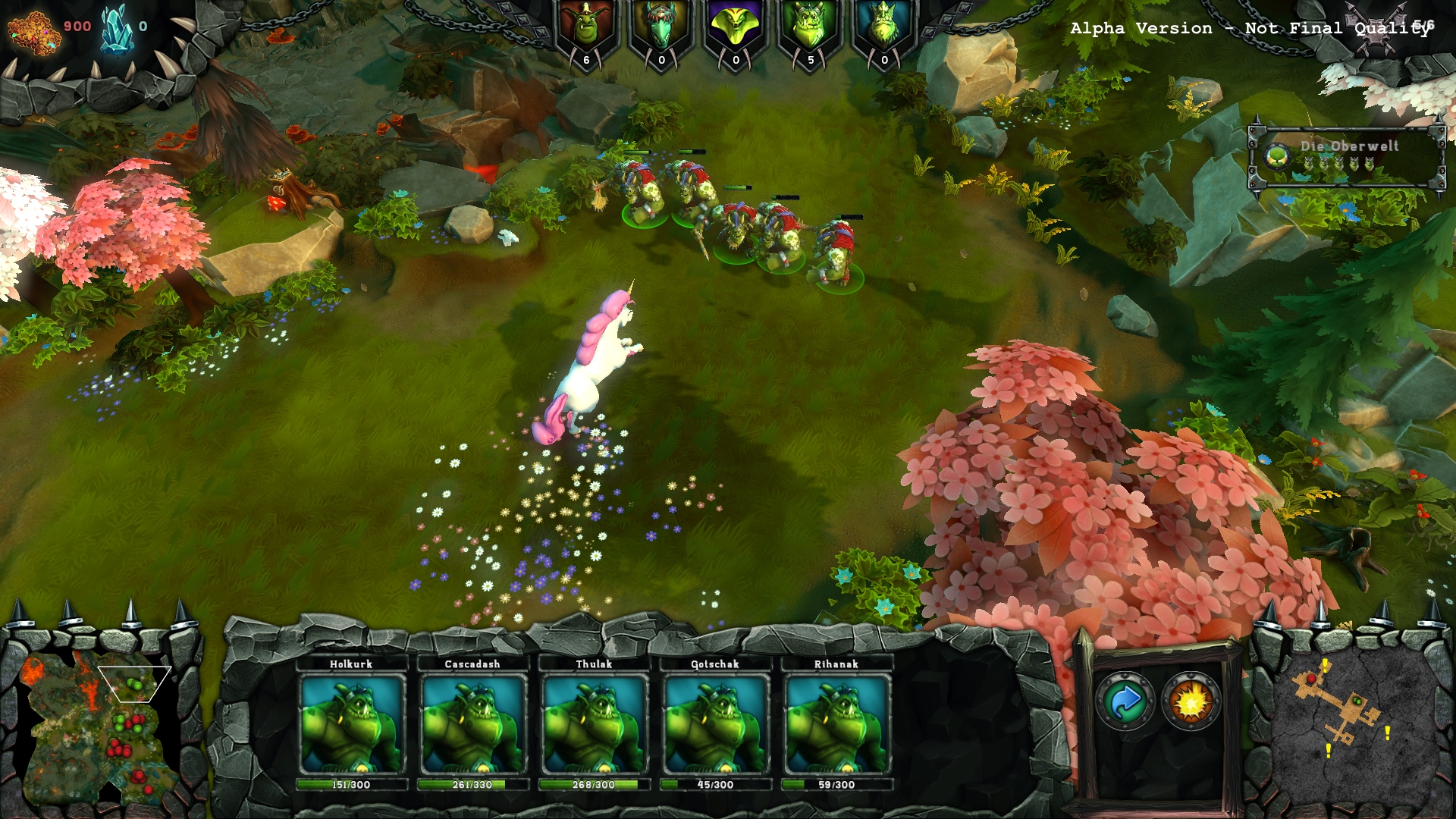Pick the Gotschak unit portrait
1456x819 pixels.
tap(715, 723)
